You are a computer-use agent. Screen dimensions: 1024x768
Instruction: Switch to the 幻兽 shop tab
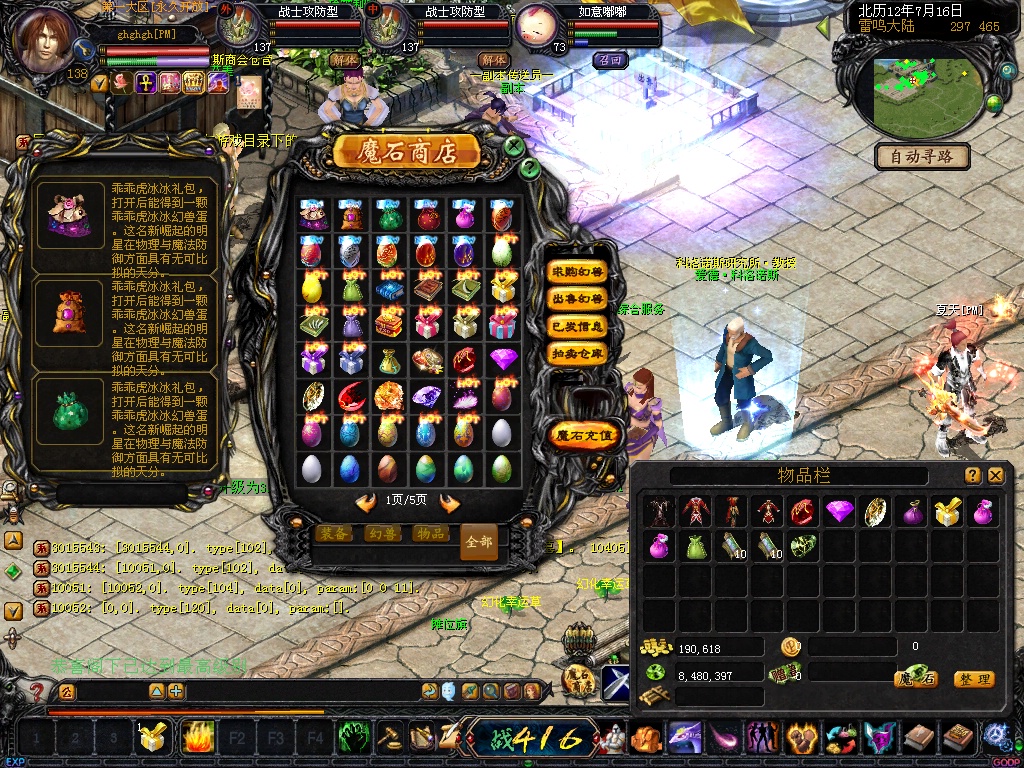(381, 533)
